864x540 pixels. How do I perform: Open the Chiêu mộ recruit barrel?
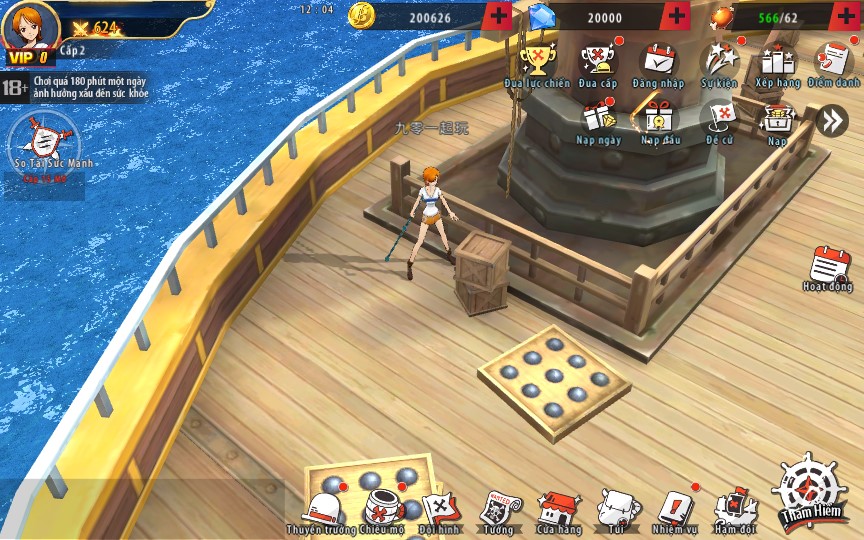coord(380,509)
